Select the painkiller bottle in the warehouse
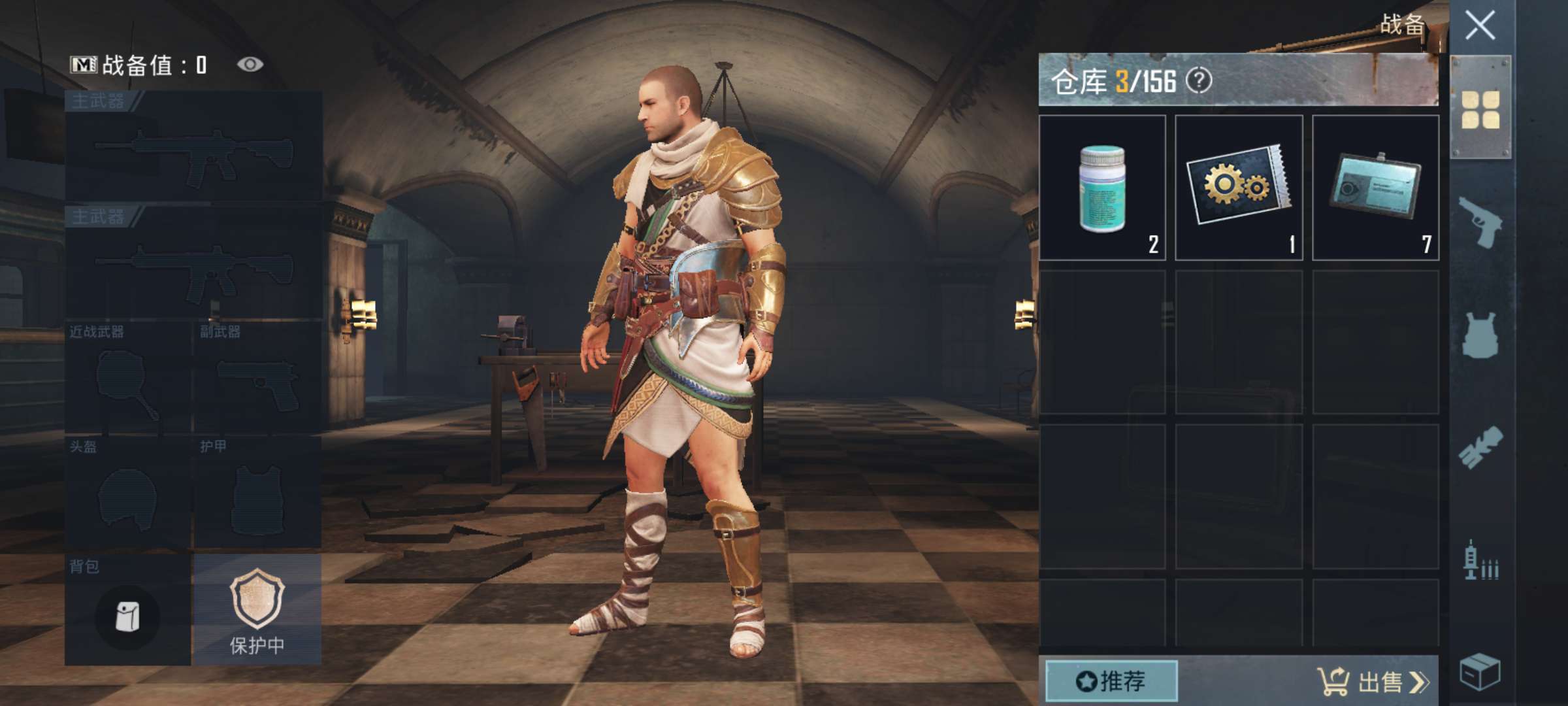 click(1102, 188)
